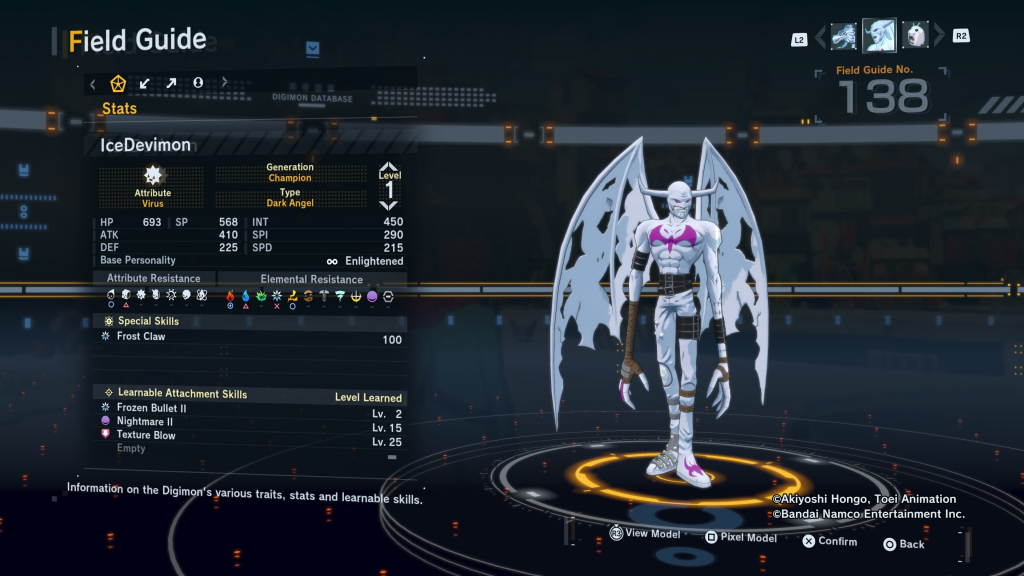The width and height of the screenshot is (1024, 576).
Task: Switch to the down-left arrow tab
Action: 145,83
